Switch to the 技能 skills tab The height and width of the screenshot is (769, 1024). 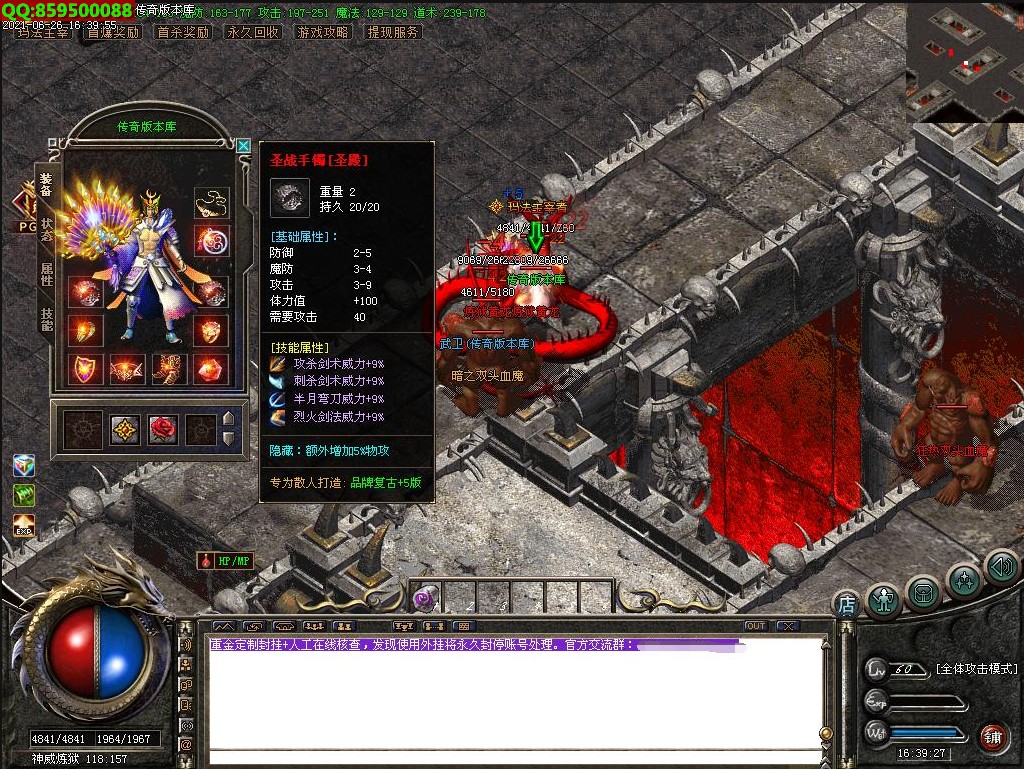(x=46, y=318)
